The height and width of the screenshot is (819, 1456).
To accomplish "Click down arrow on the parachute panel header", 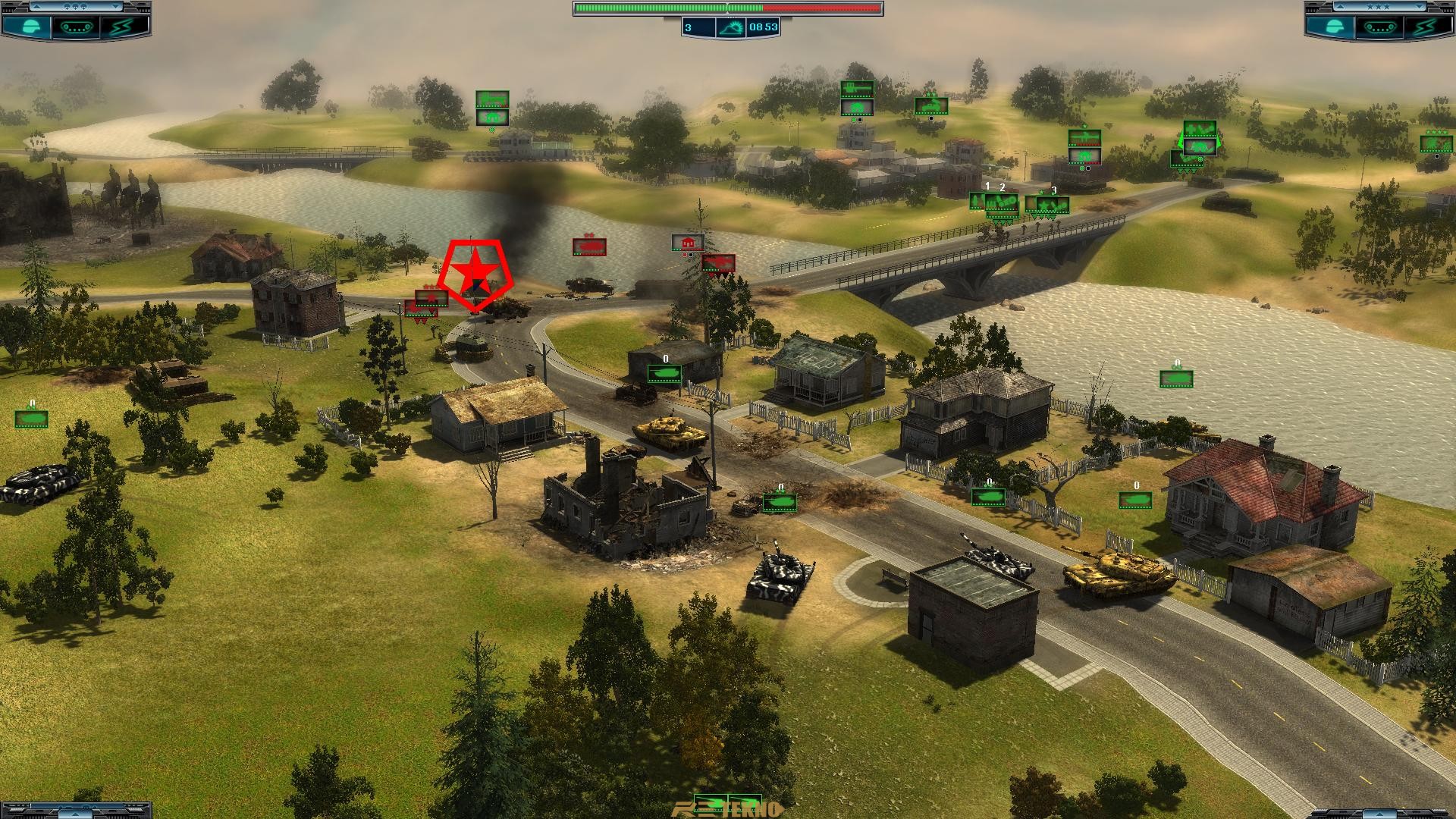I will 115,7.
